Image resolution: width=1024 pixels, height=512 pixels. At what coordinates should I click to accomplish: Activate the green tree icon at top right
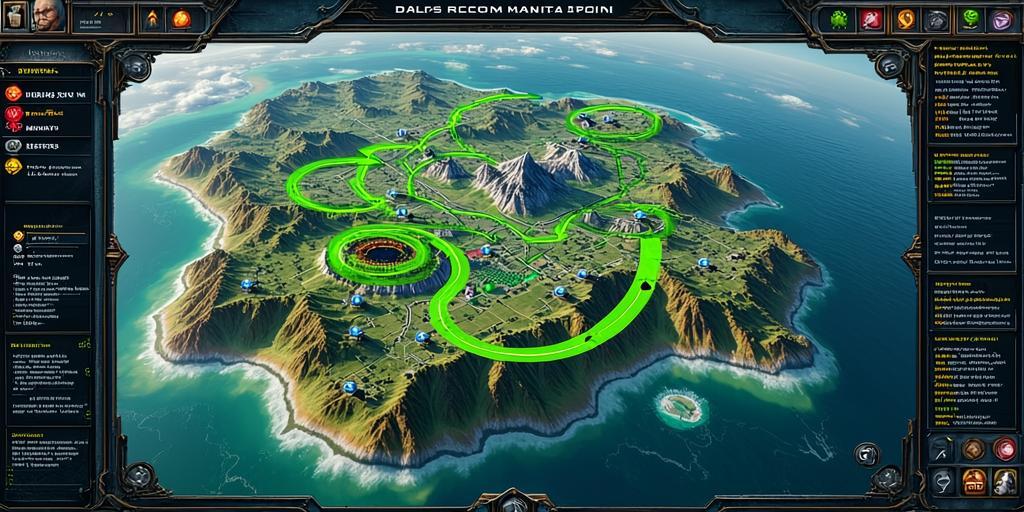[970, 19]
